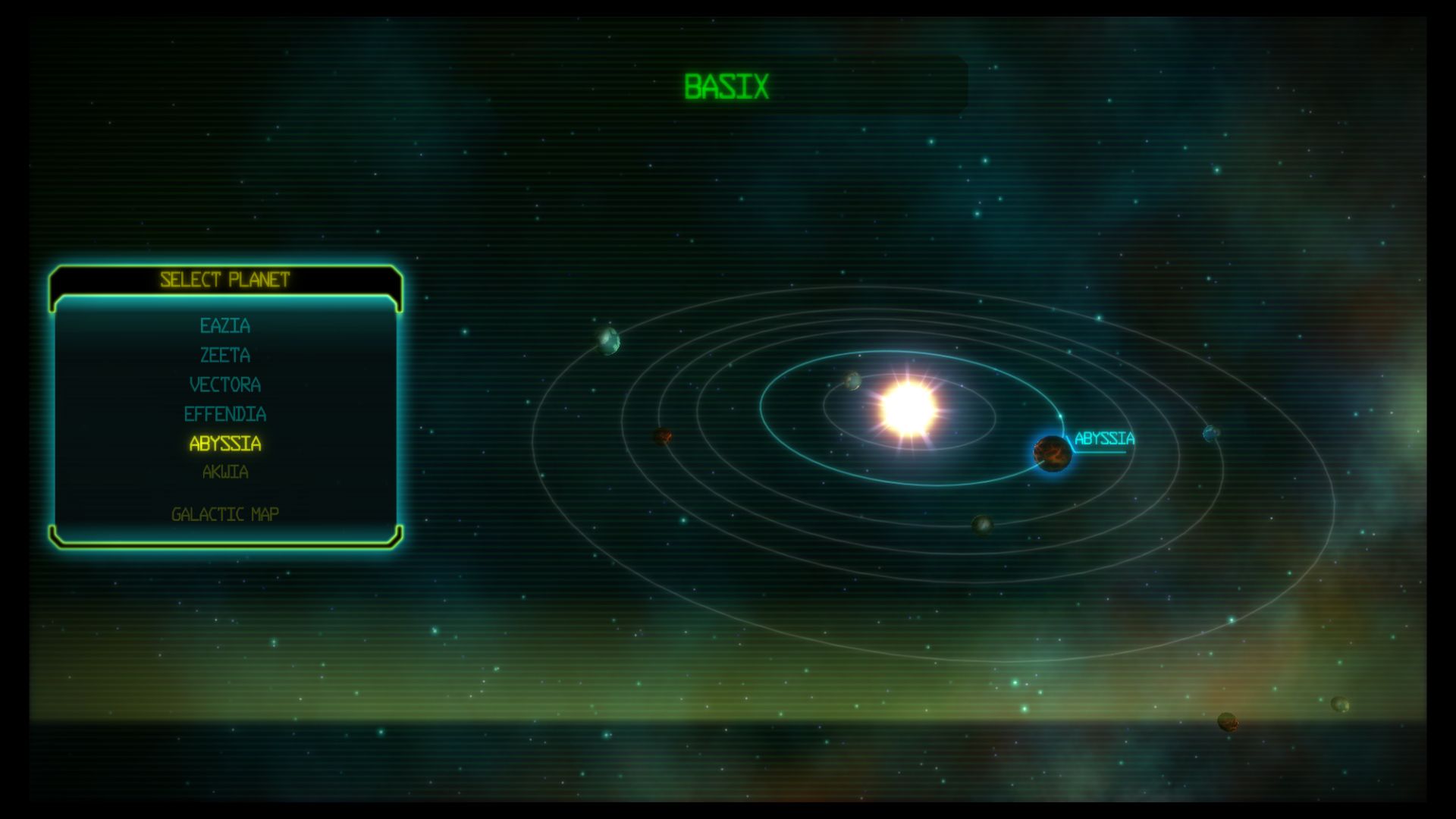1456x819 pixels.
Task: Open the Galactic Map
Action: (225, 513)
